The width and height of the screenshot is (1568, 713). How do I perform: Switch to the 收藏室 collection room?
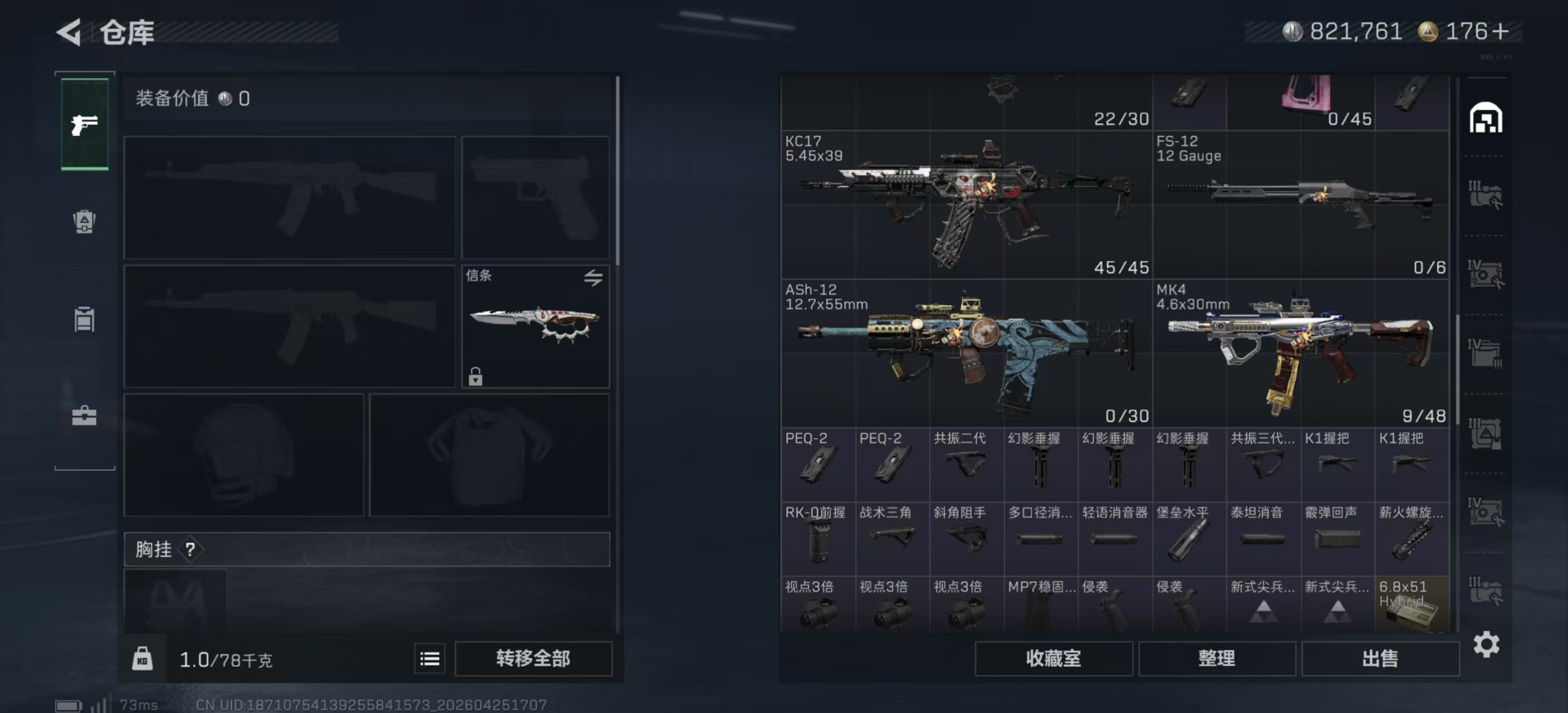[x=1053, y=658]
